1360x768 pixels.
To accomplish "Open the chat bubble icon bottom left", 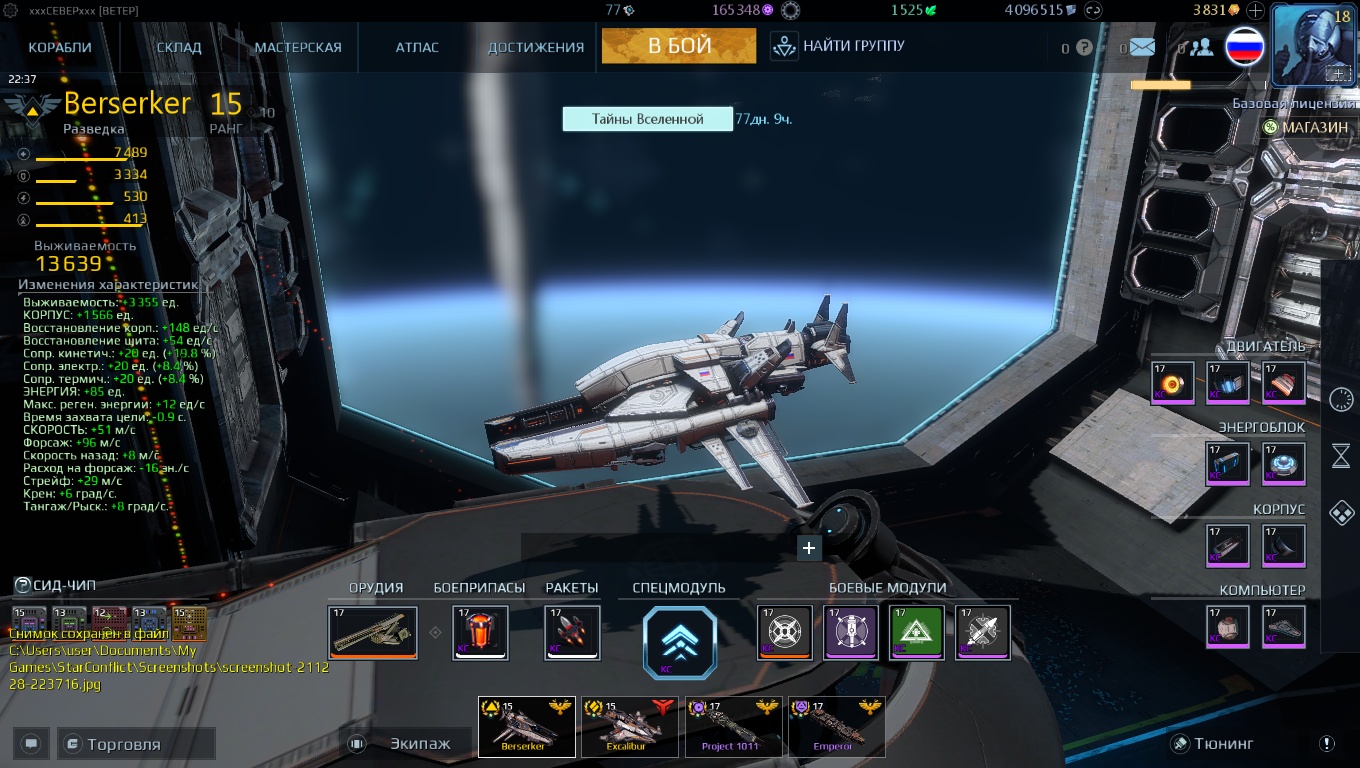I will (30, 743).
